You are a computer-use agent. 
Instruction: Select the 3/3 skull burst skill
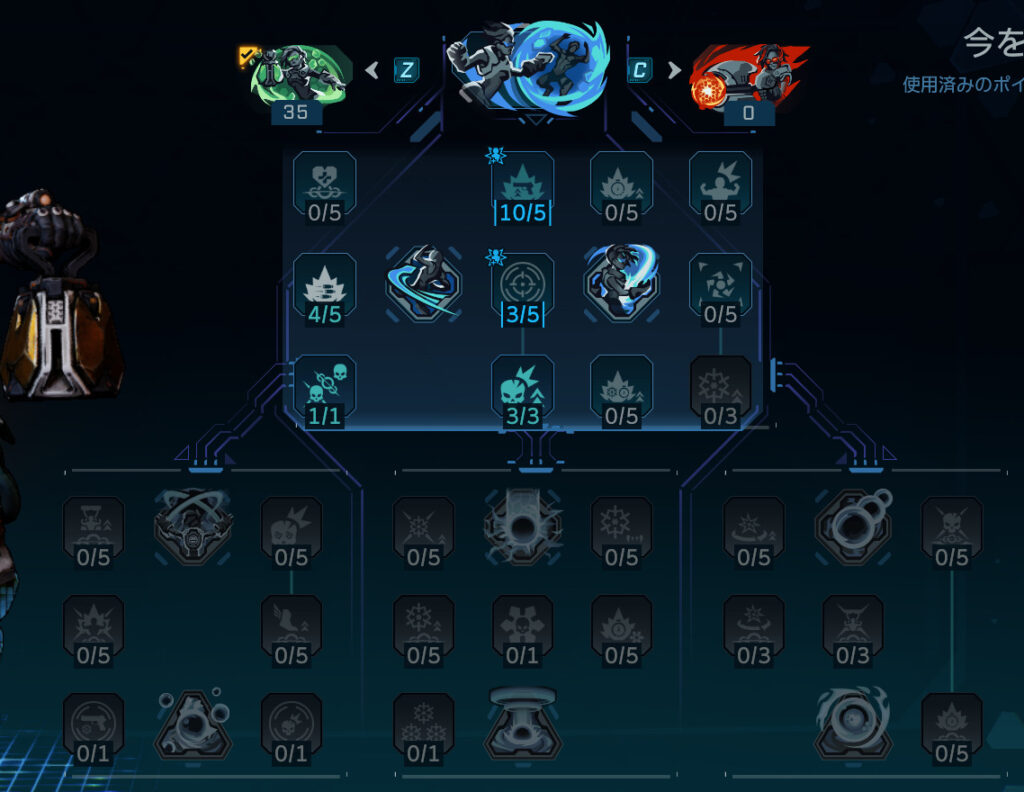coord(522,386)
